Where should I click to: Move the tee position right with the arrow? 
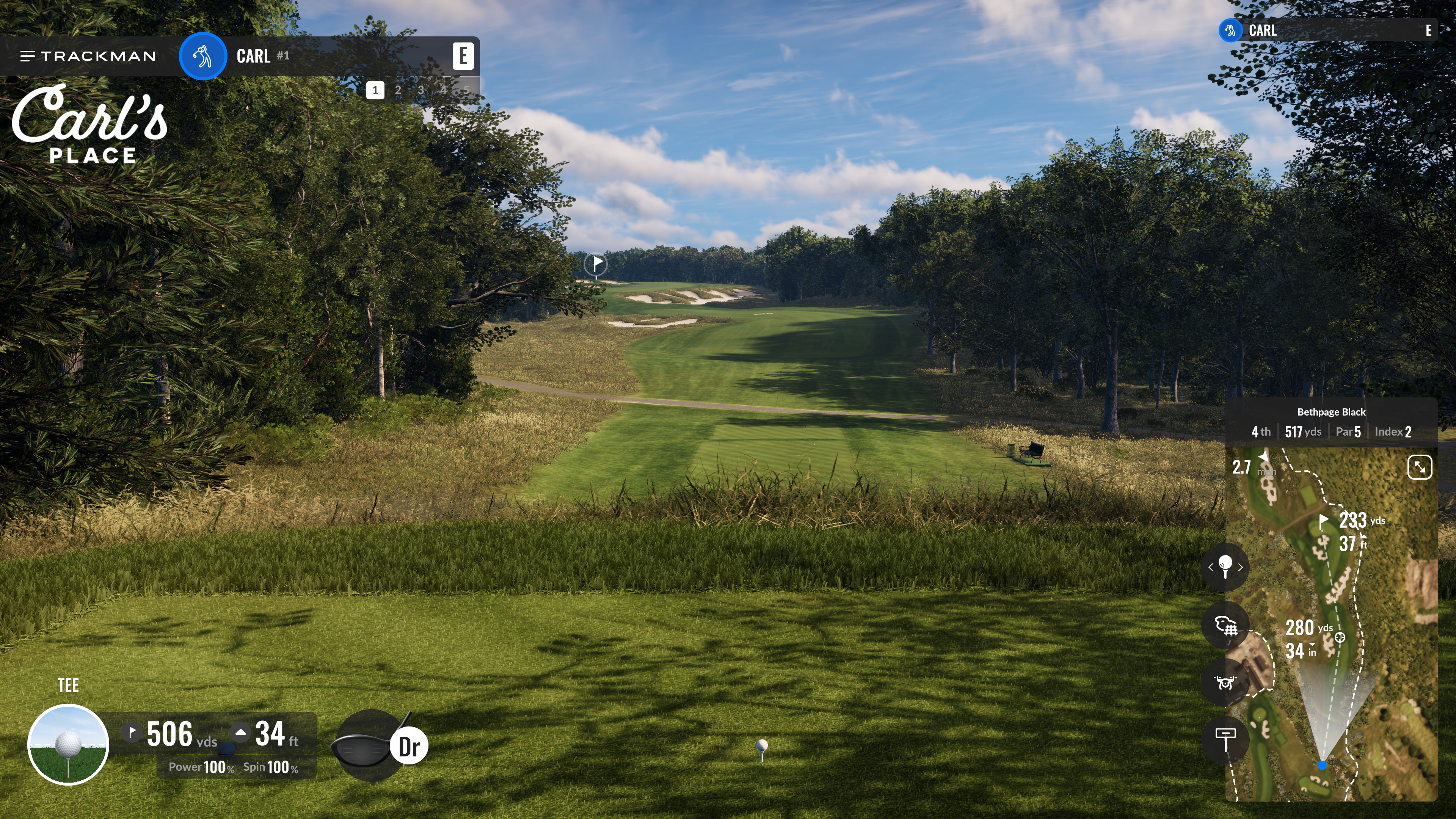pyautogui.click(x=1240, y=567)
